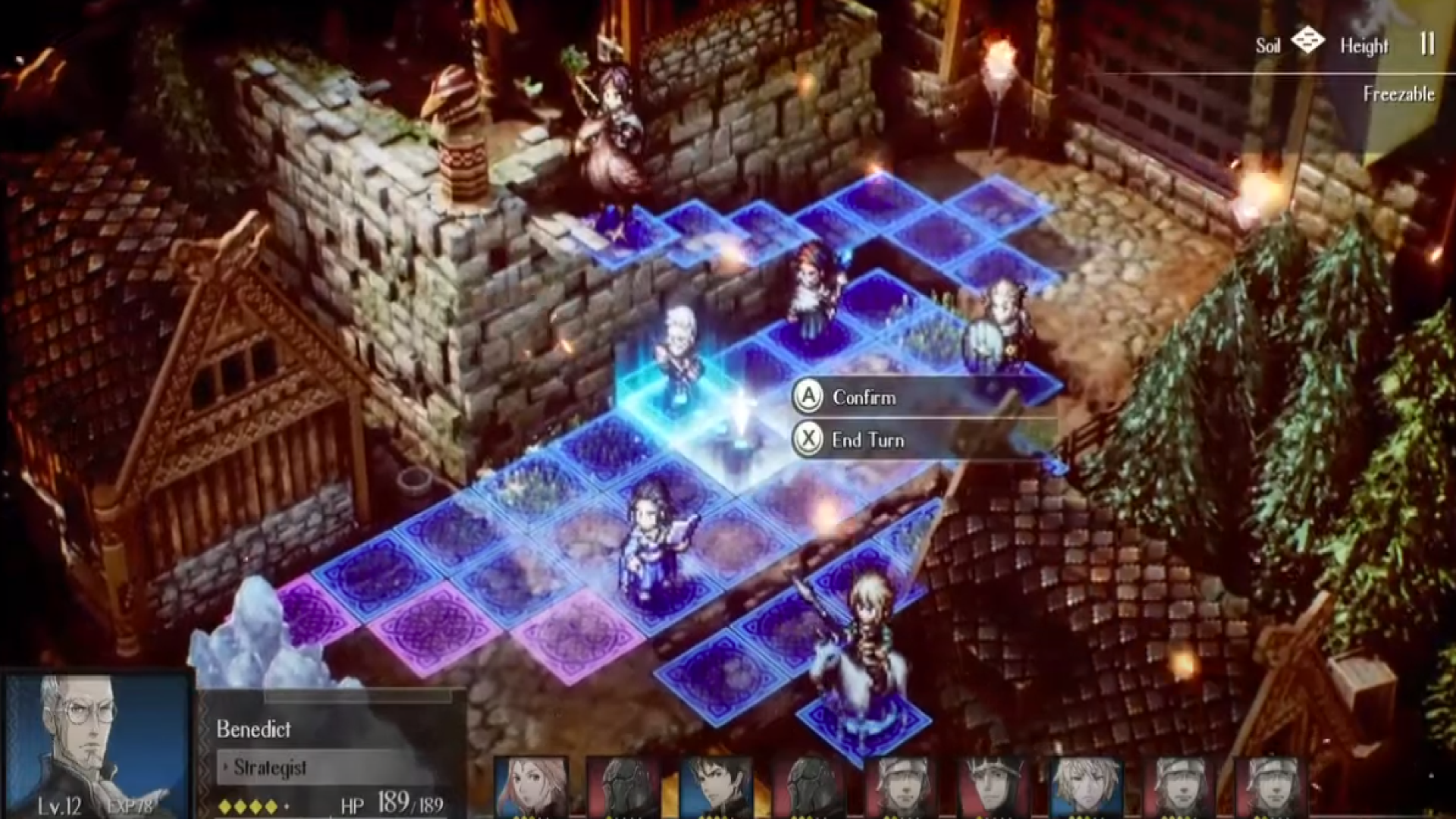Click the Benedict name label
This screenshot has width=1456, height=819.
[254, 730]
